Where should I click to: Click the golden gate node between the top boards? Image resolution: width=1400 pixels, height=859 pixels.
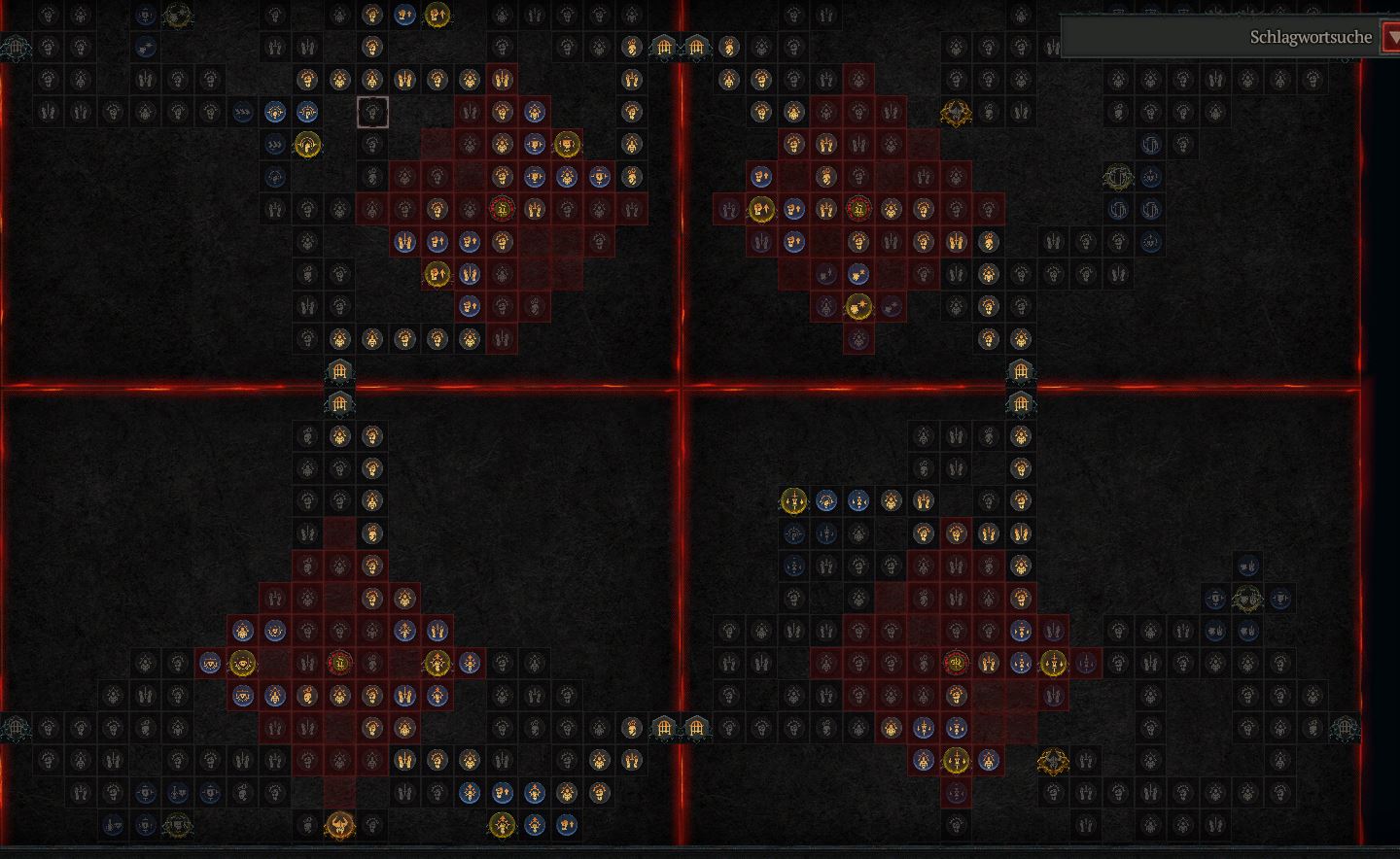[665, 47]
